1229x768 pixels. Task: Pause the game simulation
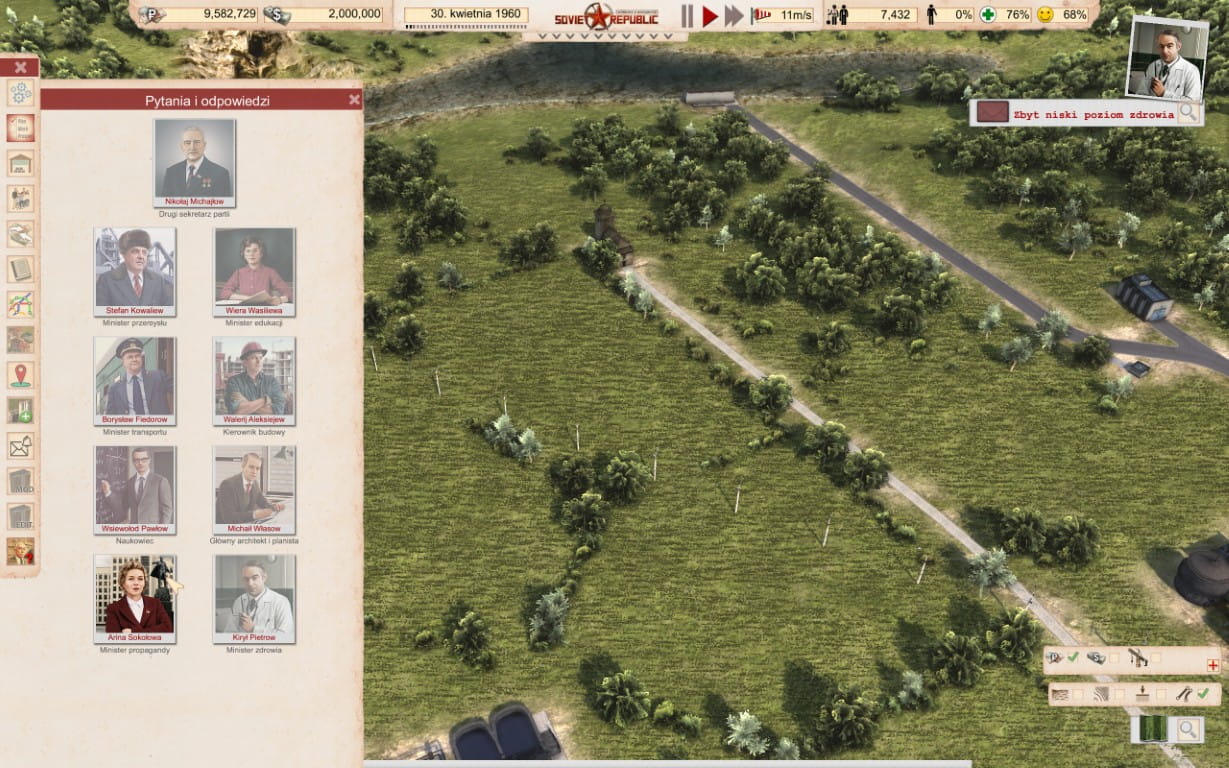(687, 15)
